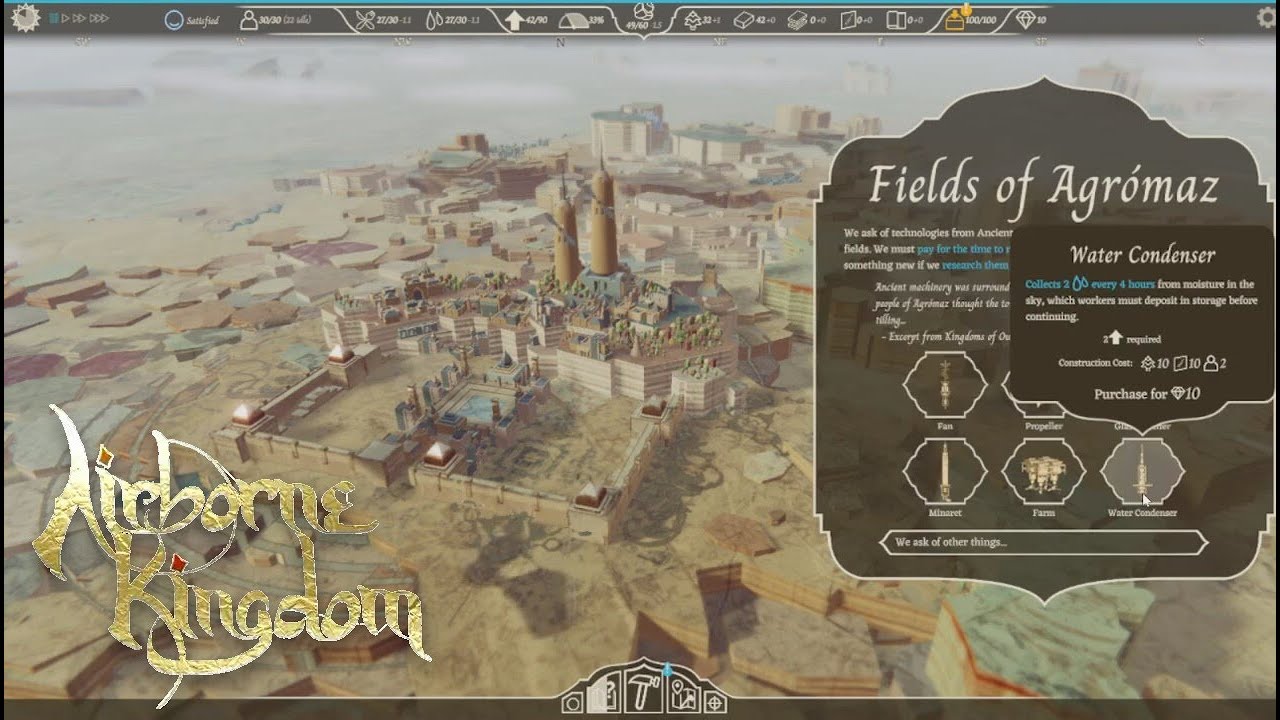Screen dimensions: 1280x720
Task: Set game speed to double arrows
Action: coord(79,19)
